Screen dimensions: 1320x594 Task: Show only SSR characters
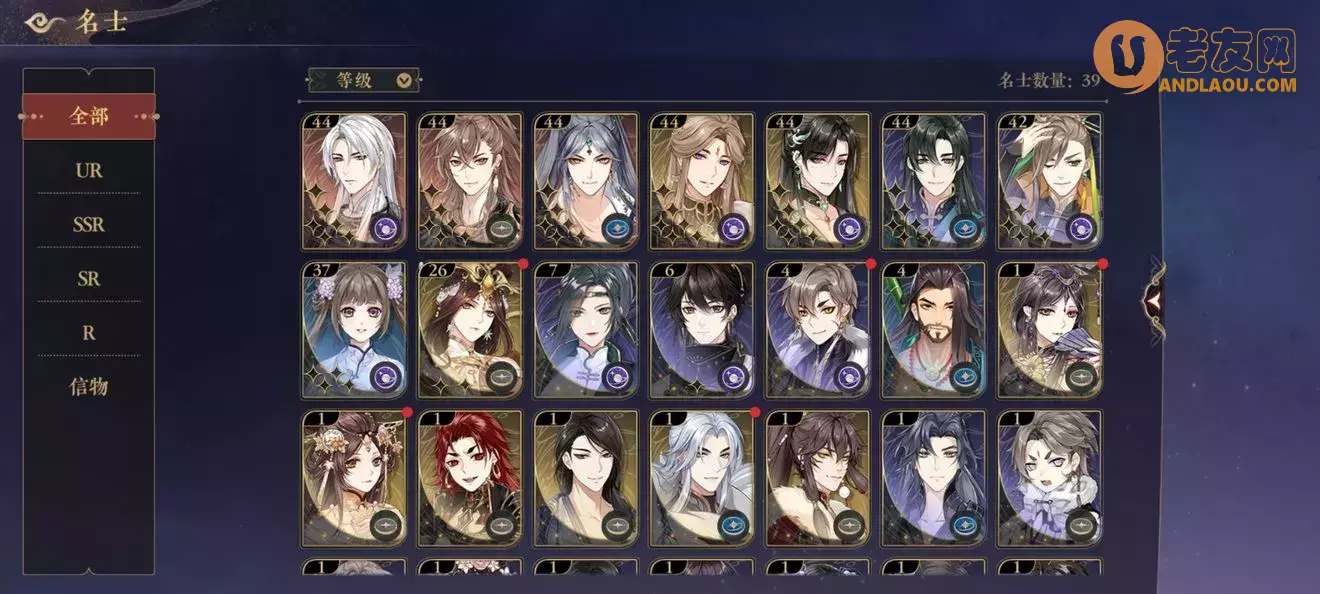[89, 224]
